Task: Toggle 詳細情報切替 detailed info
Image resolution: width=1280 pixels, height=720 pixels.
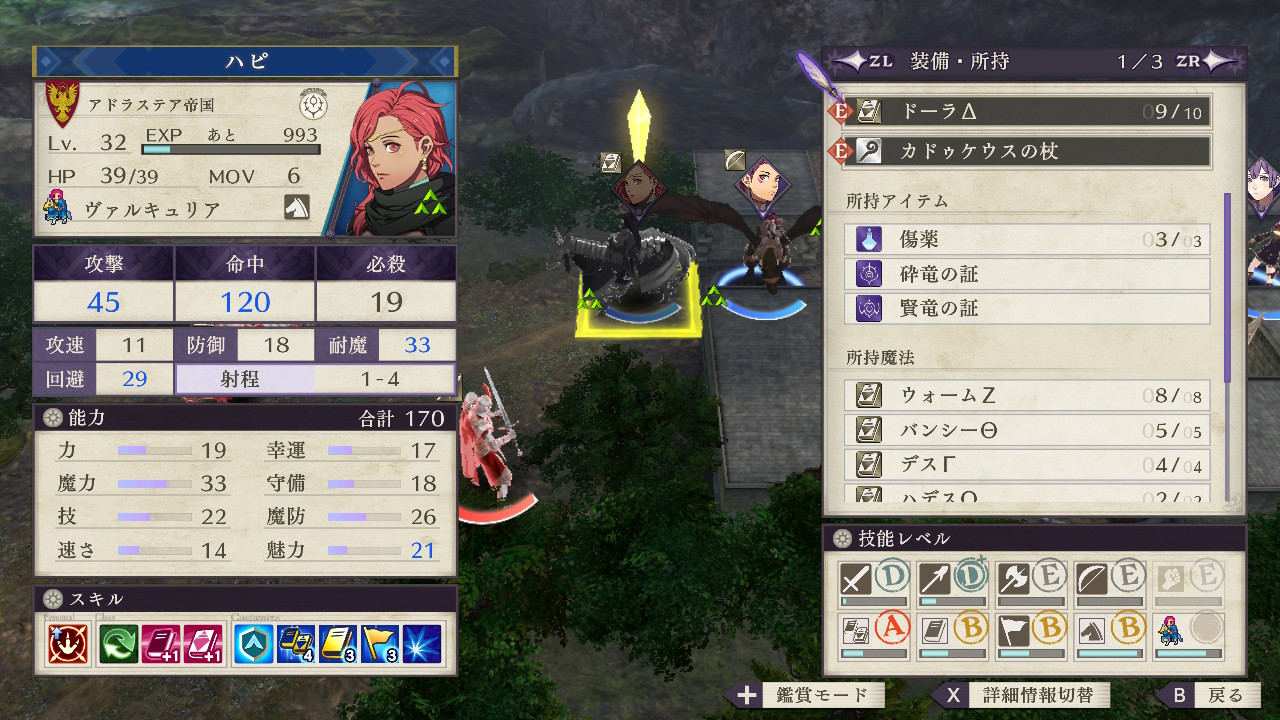Action: pyautogui.click(x=1024, y=695)
